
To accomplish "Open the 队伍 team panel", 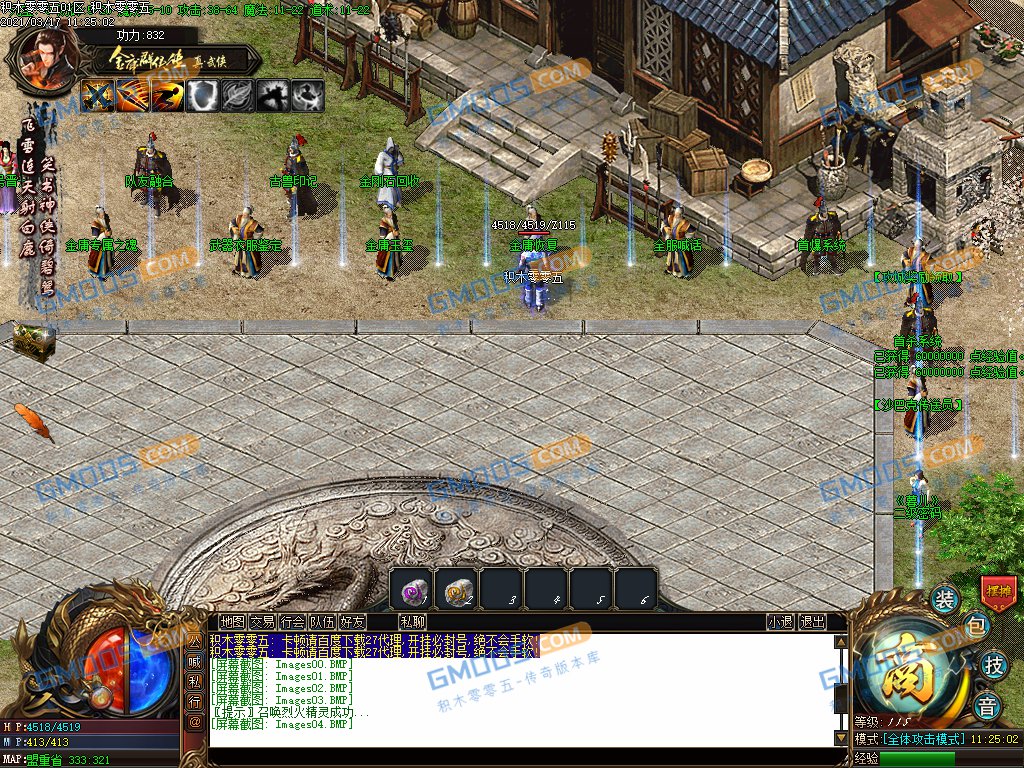I will (x=322, y=622).
